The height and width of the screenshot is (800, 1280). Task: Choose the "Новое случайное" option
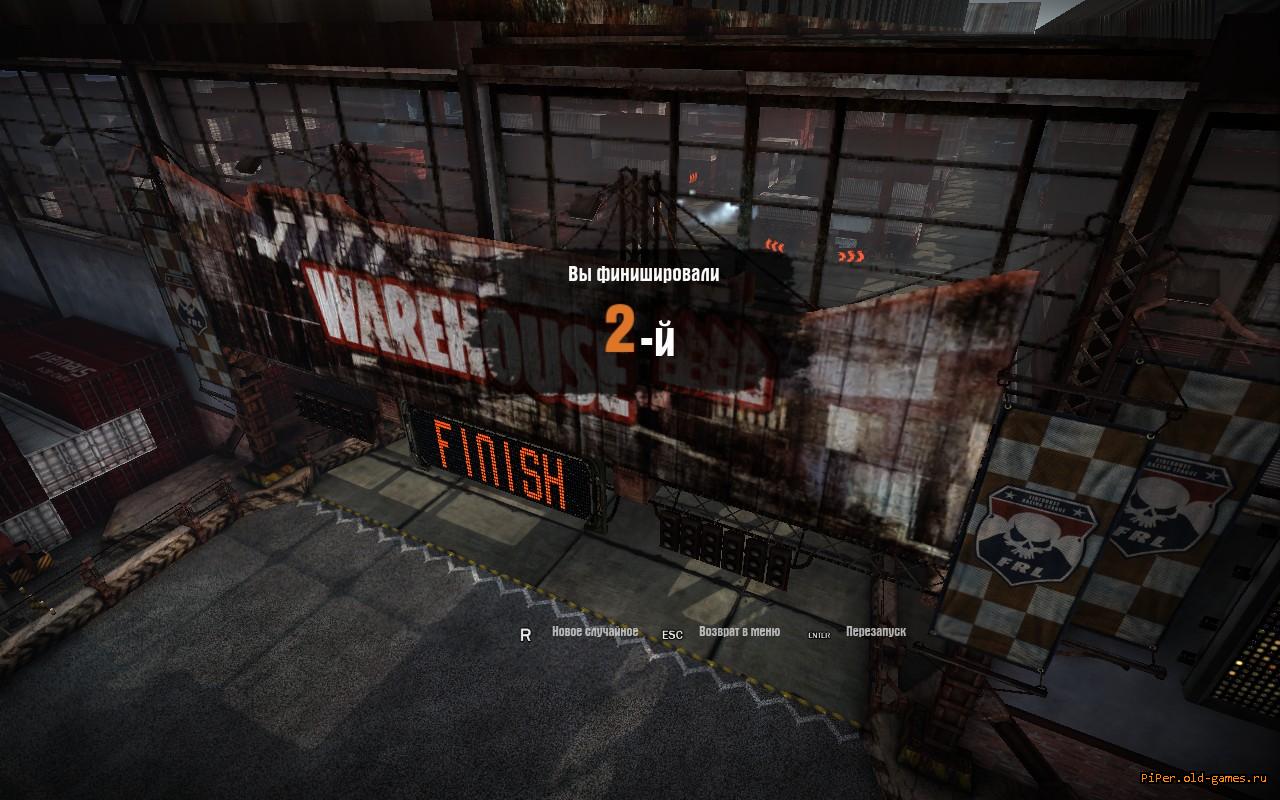click(x=594, y=632)
